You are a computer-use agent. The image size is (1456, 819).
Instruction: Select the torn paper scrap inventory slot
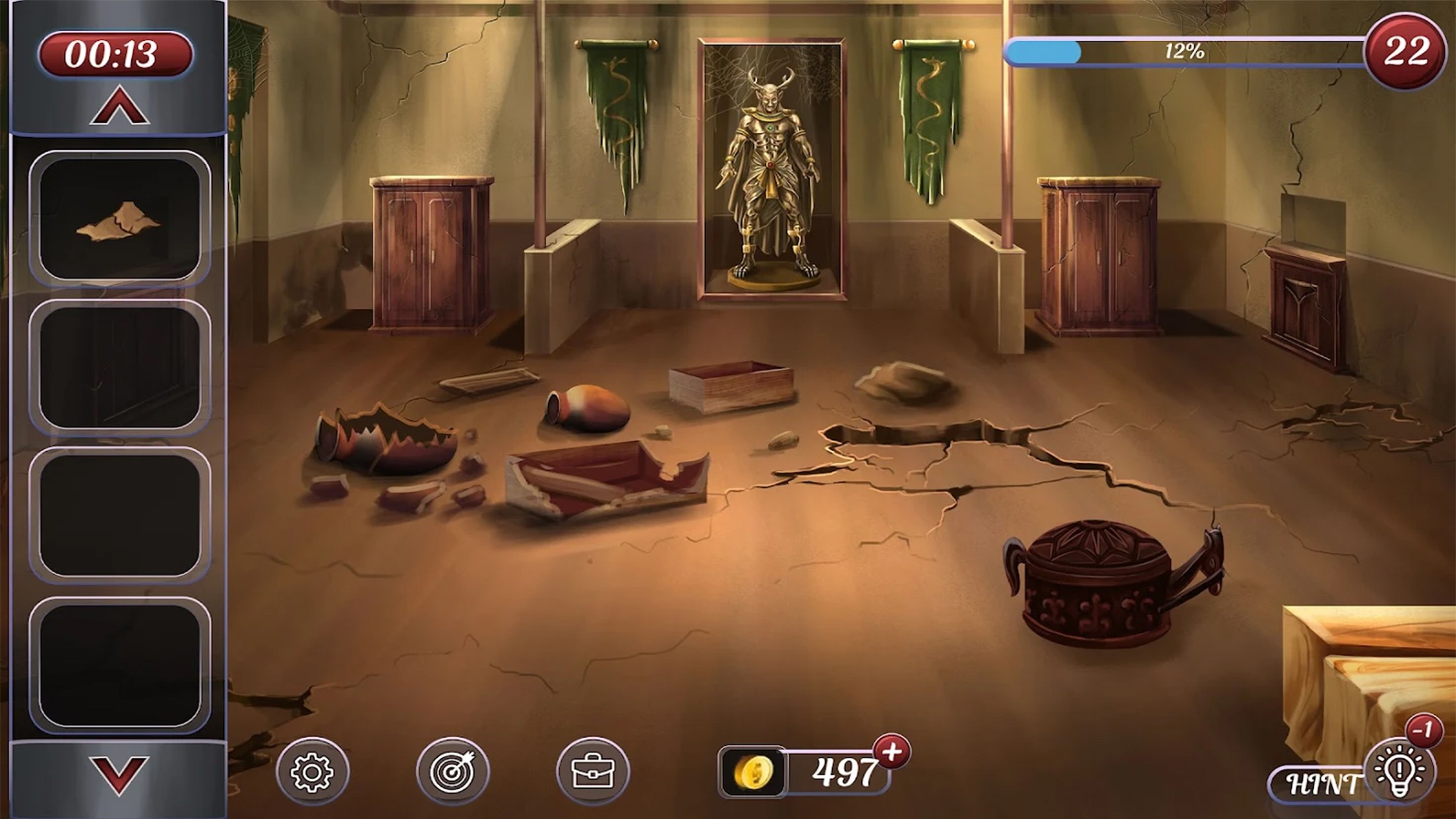[x=119, y=217]
